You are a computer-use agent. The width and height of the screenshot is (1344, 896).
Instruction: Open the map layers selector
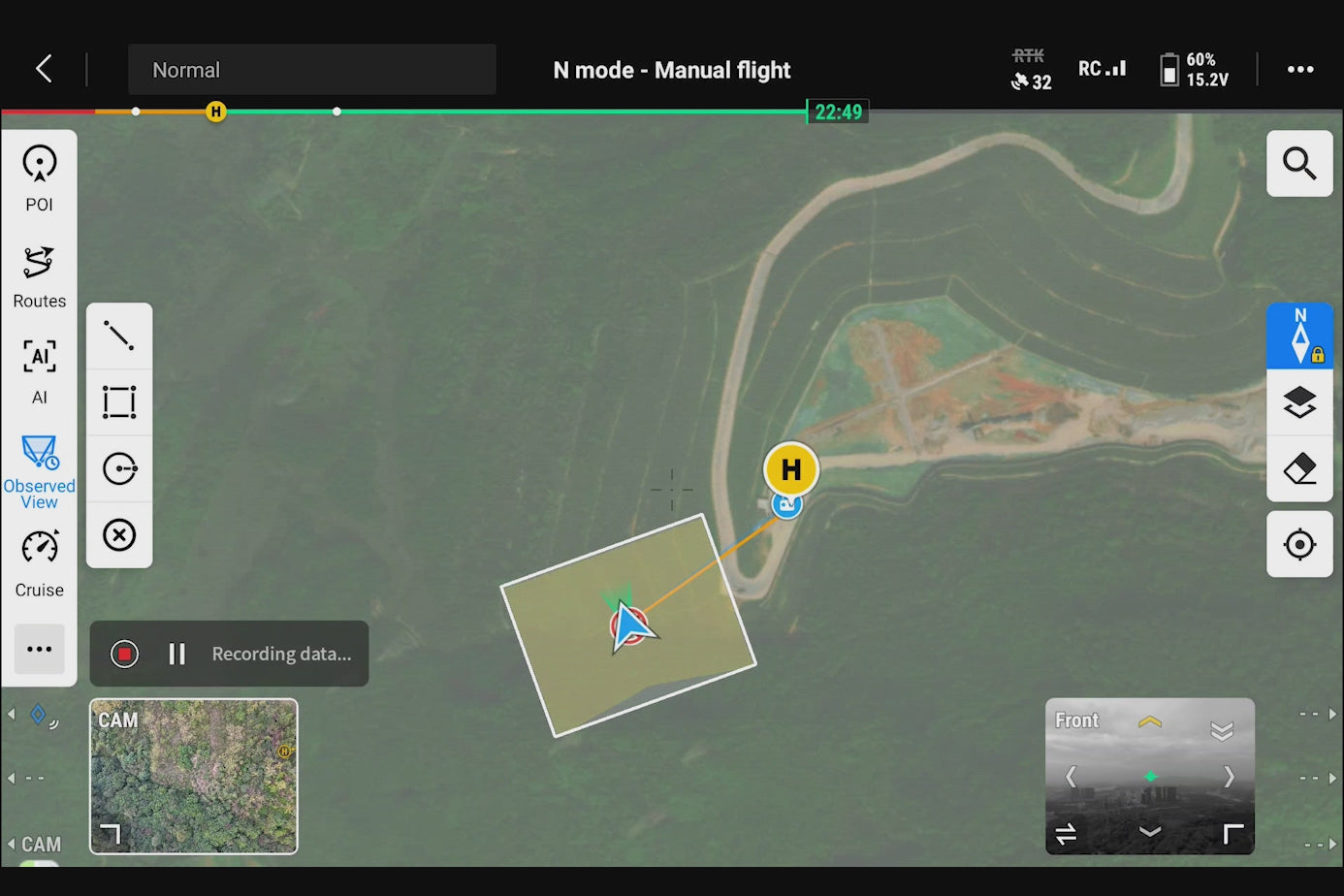pyautogui.click(x=1299, y=402)
